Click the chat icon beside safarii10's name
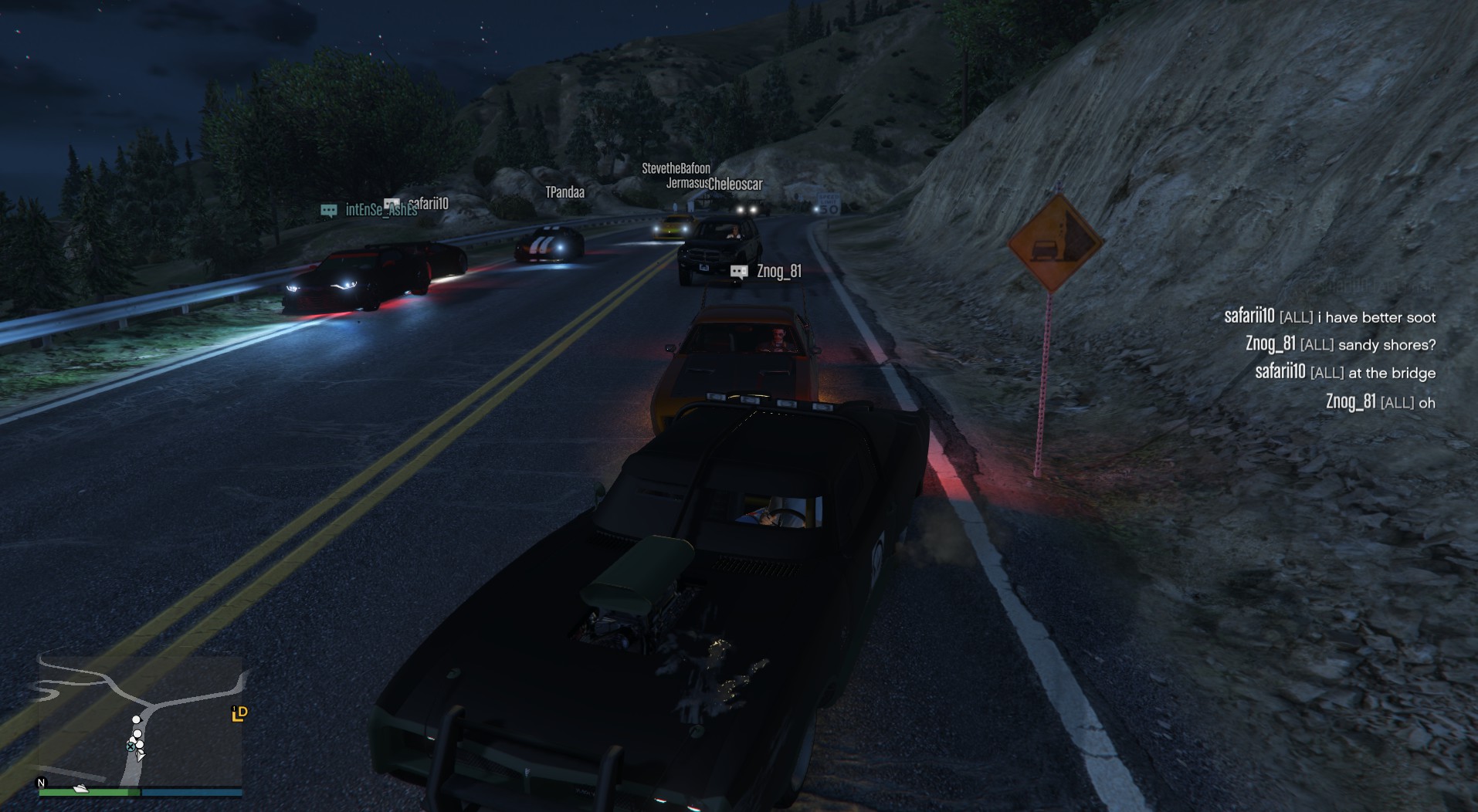1478x812 pixels. point(392,204)
